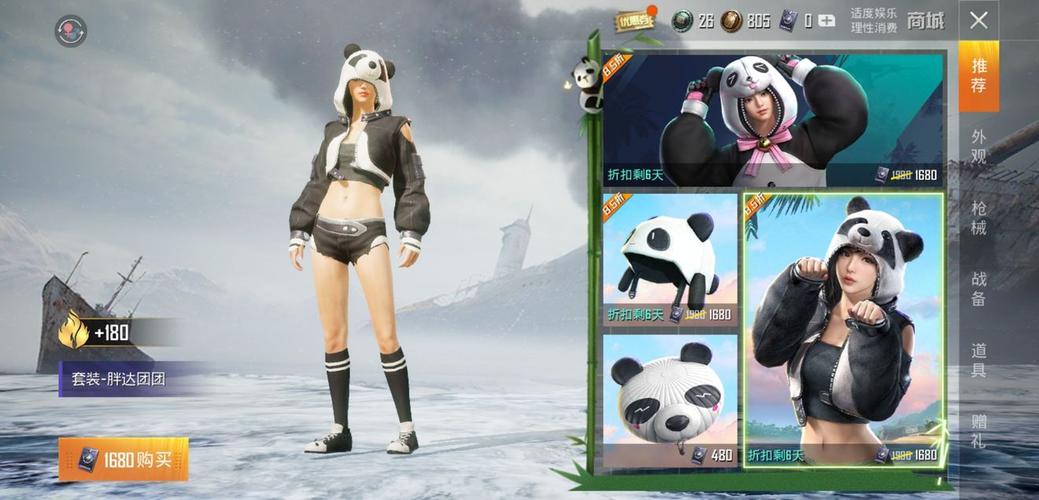Go to the 战备 category tab
Viewport: 1039px width, 500px height.
coord(978,289)
